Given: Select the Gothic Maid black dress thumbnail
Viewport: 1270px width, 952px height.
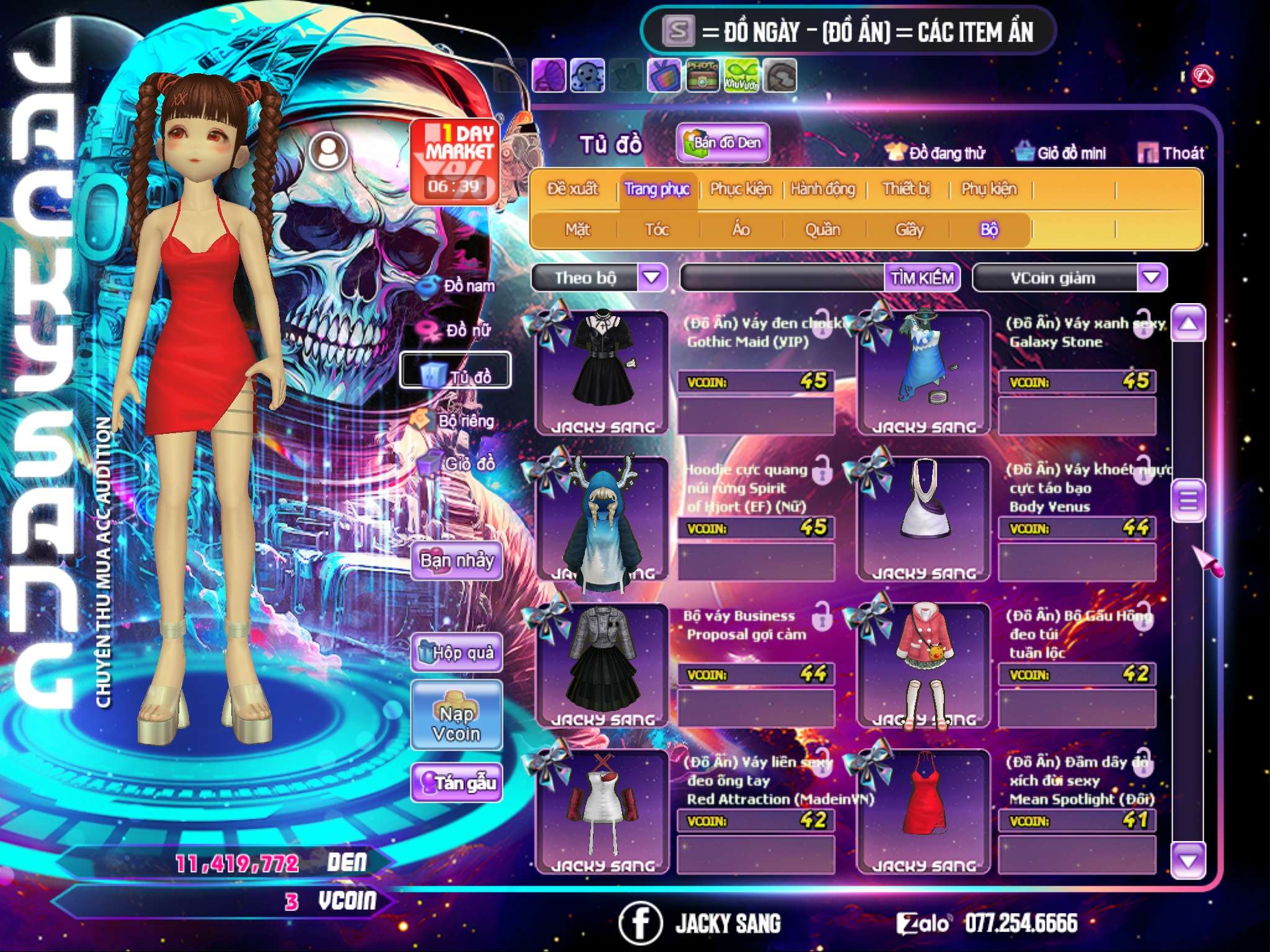Looking at the screenshot, I should point(602,372).
